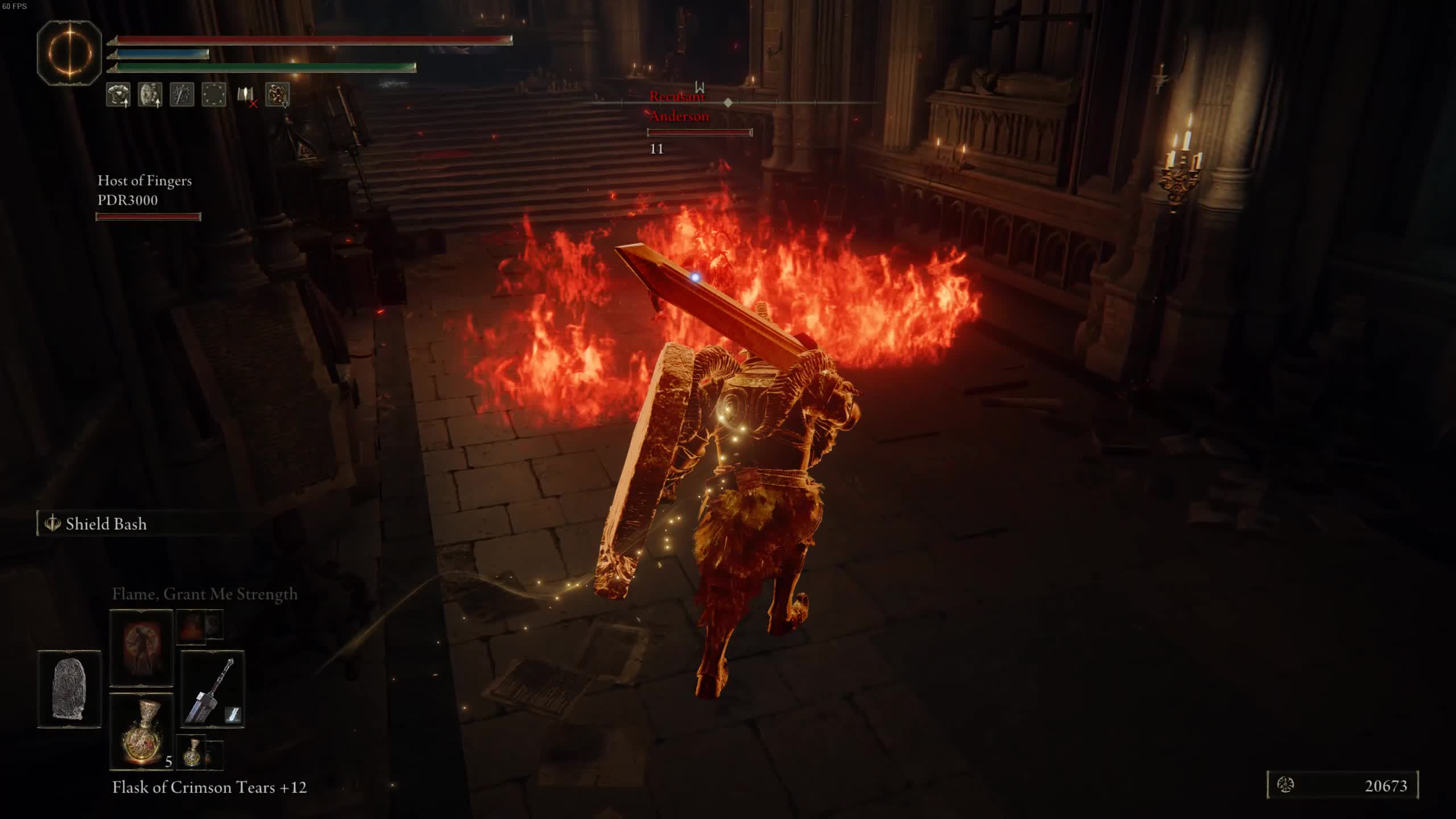This screenshot has width=1456, height=819.
Task: Click the chest armor buff status icon
Action: [x=118, y=94]
